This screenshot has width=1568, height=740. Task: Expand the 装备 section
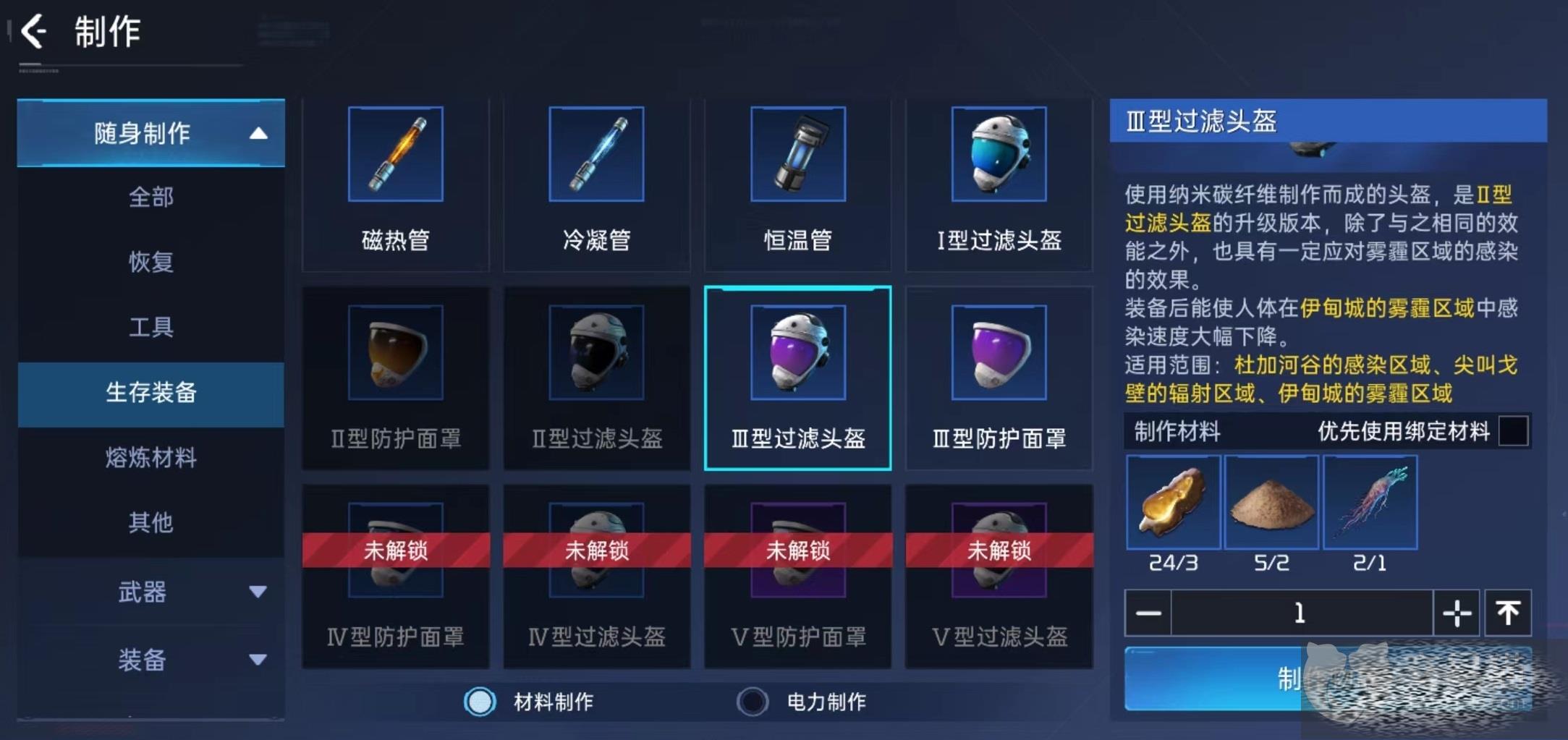pyautogui.click(x=151, y=659)
